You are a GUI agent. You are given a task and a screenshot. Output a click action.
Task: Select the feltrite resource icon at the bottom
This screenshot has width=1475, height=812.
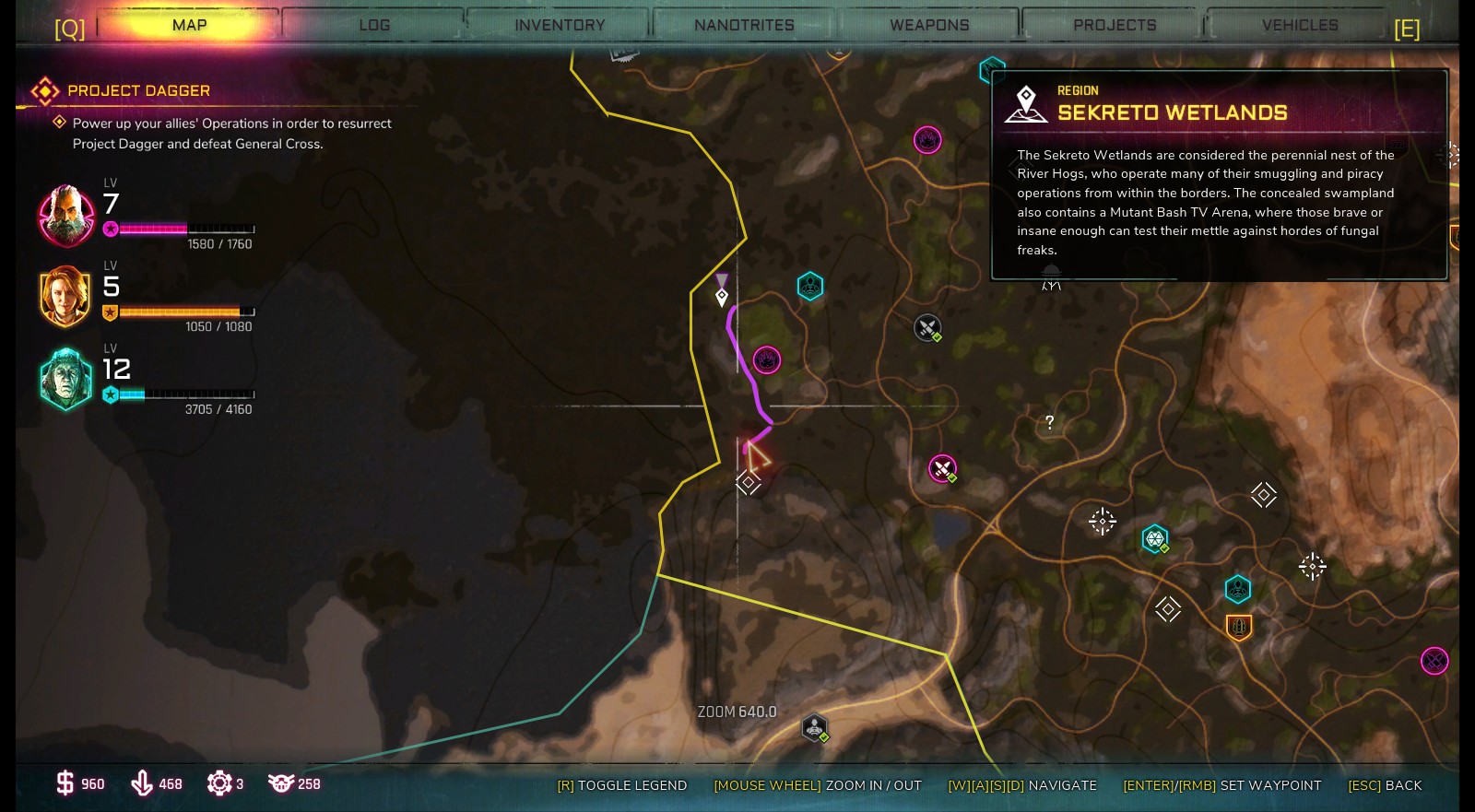click(140, 783)
